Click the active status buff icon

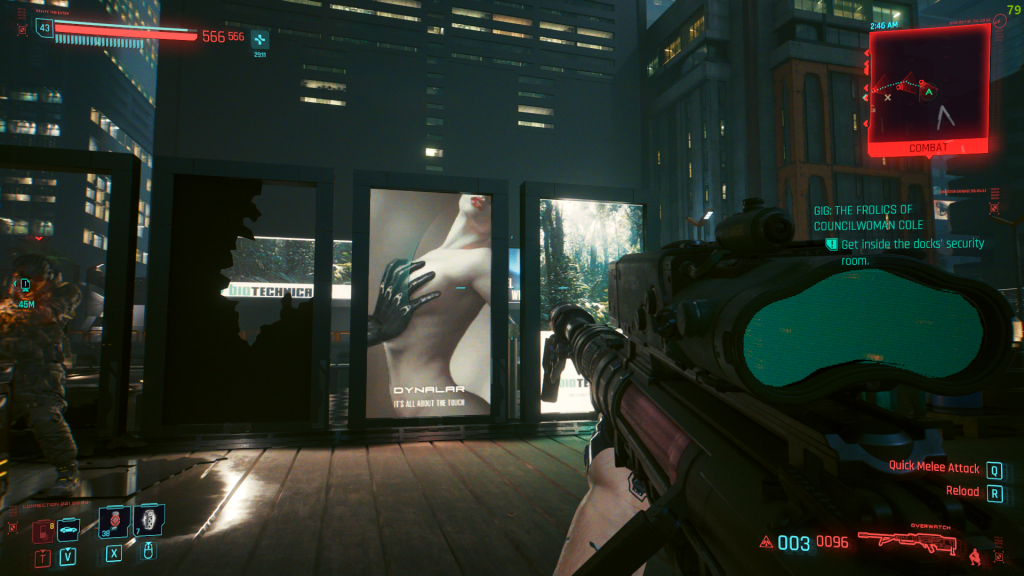[x=259, y=40]
